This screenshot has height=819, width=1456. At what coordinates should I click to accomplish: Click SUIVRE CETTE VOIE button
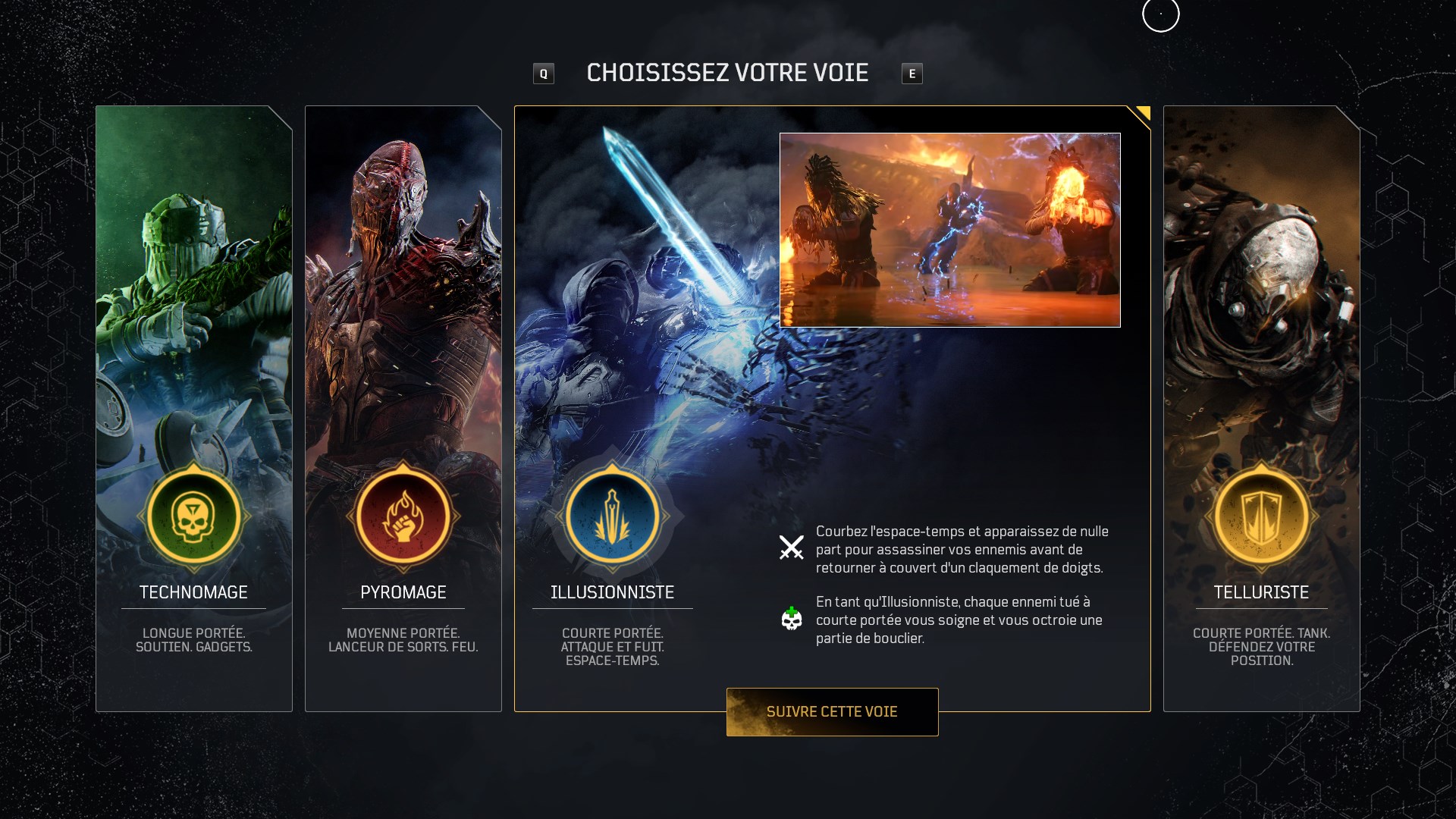[x=832, y=711]
